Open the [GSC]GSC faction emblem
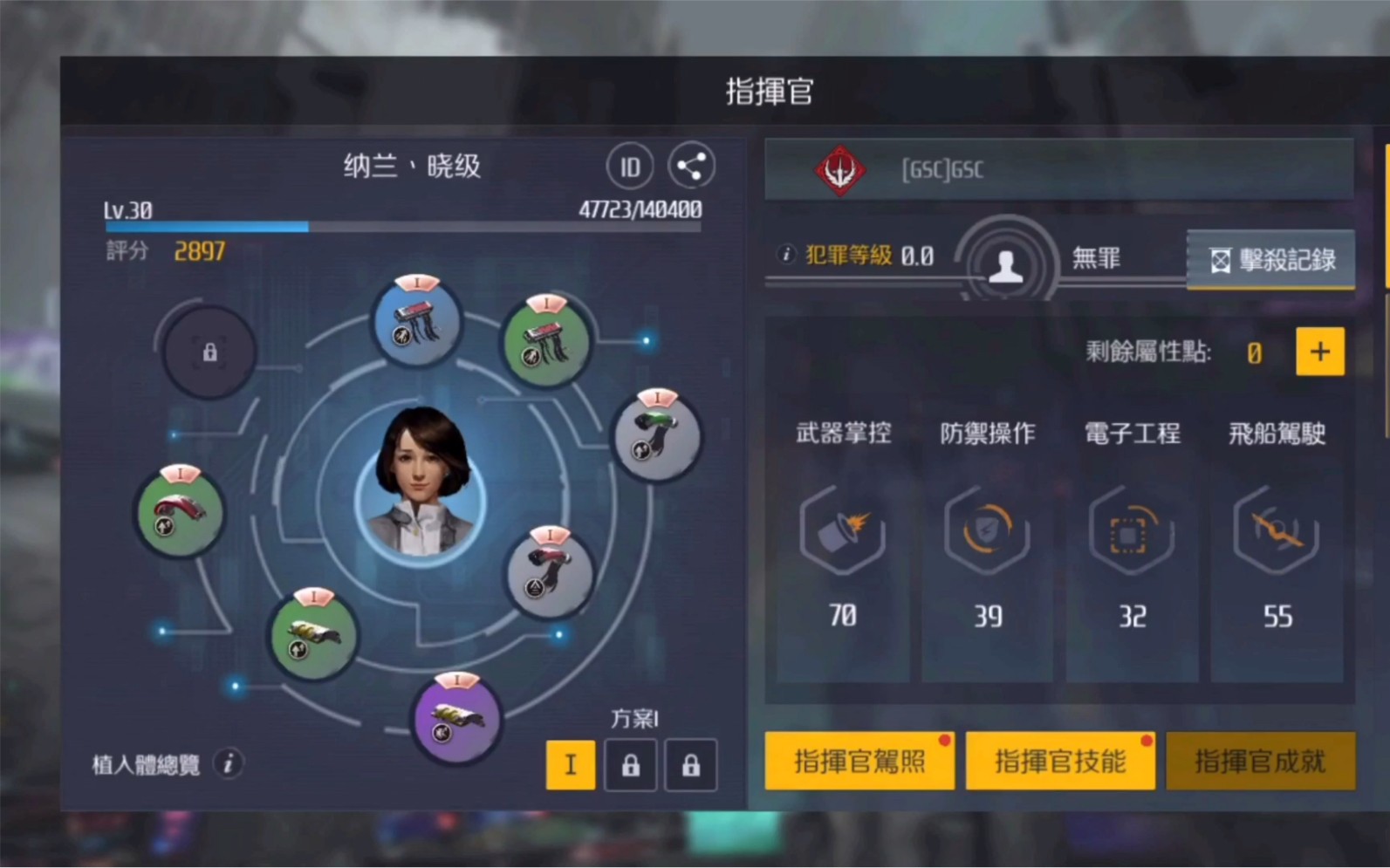 pyautogui.click(x=839, y=170)
